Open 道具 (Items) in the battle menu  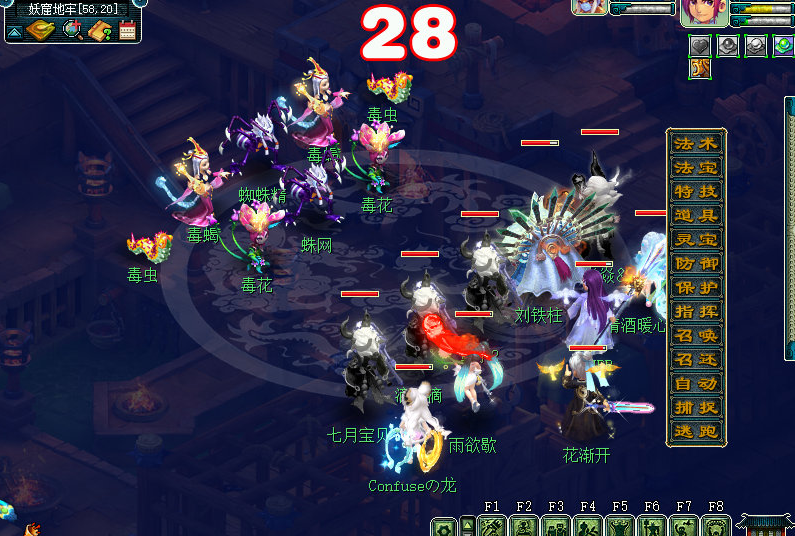(x=696, y=215)
